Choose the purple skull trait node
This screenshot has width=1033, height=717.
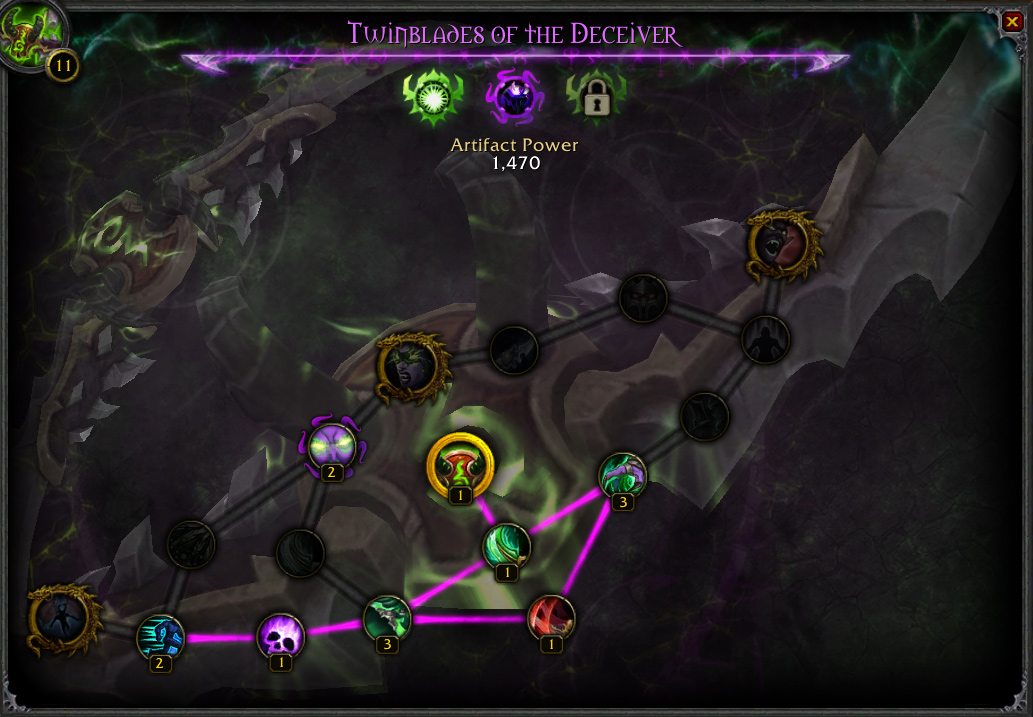pyautogui.click(x=280, y=636)
